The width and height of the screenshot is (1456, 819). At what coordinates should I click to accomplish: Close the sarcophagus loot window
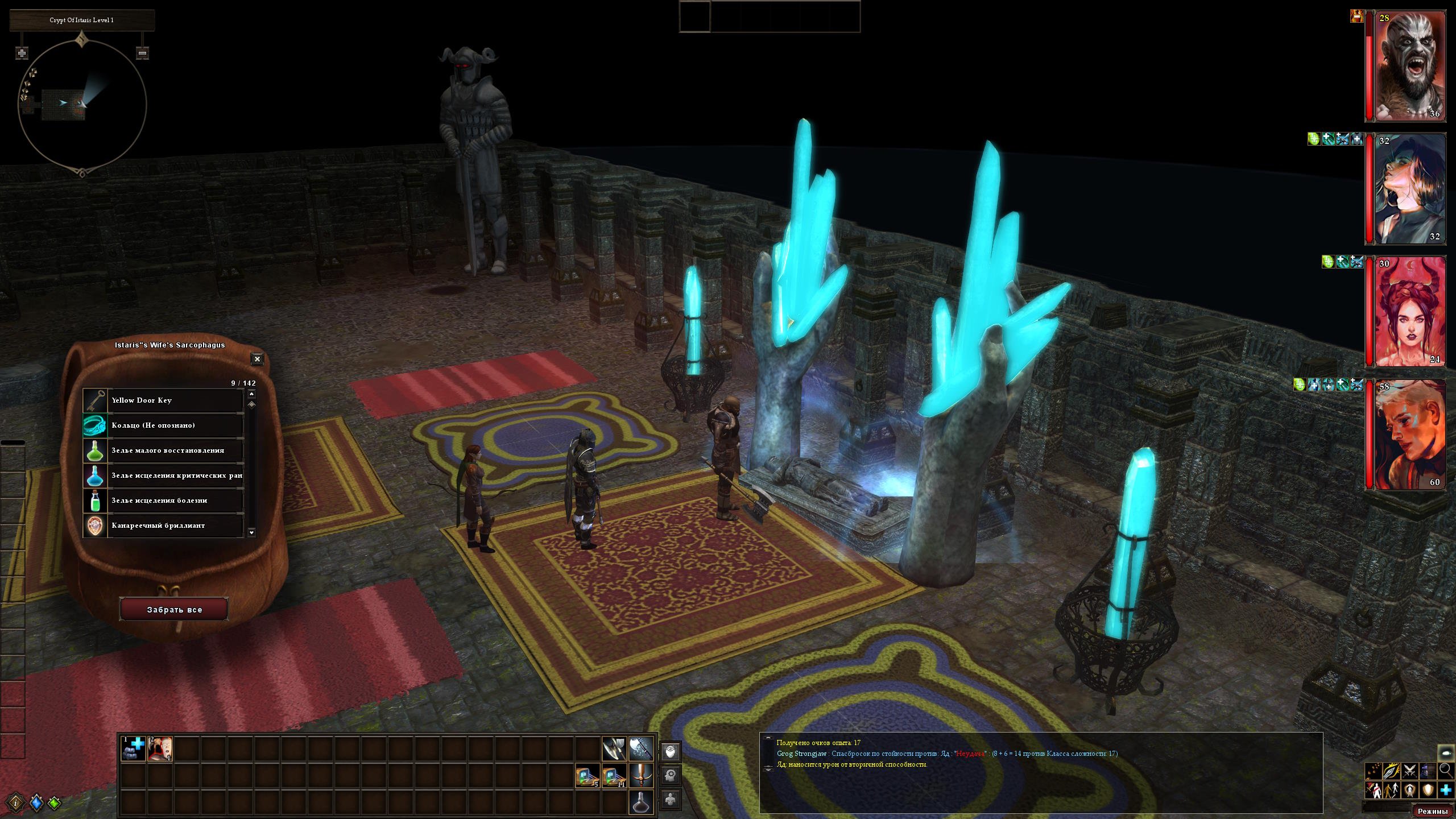click(257, 359)
